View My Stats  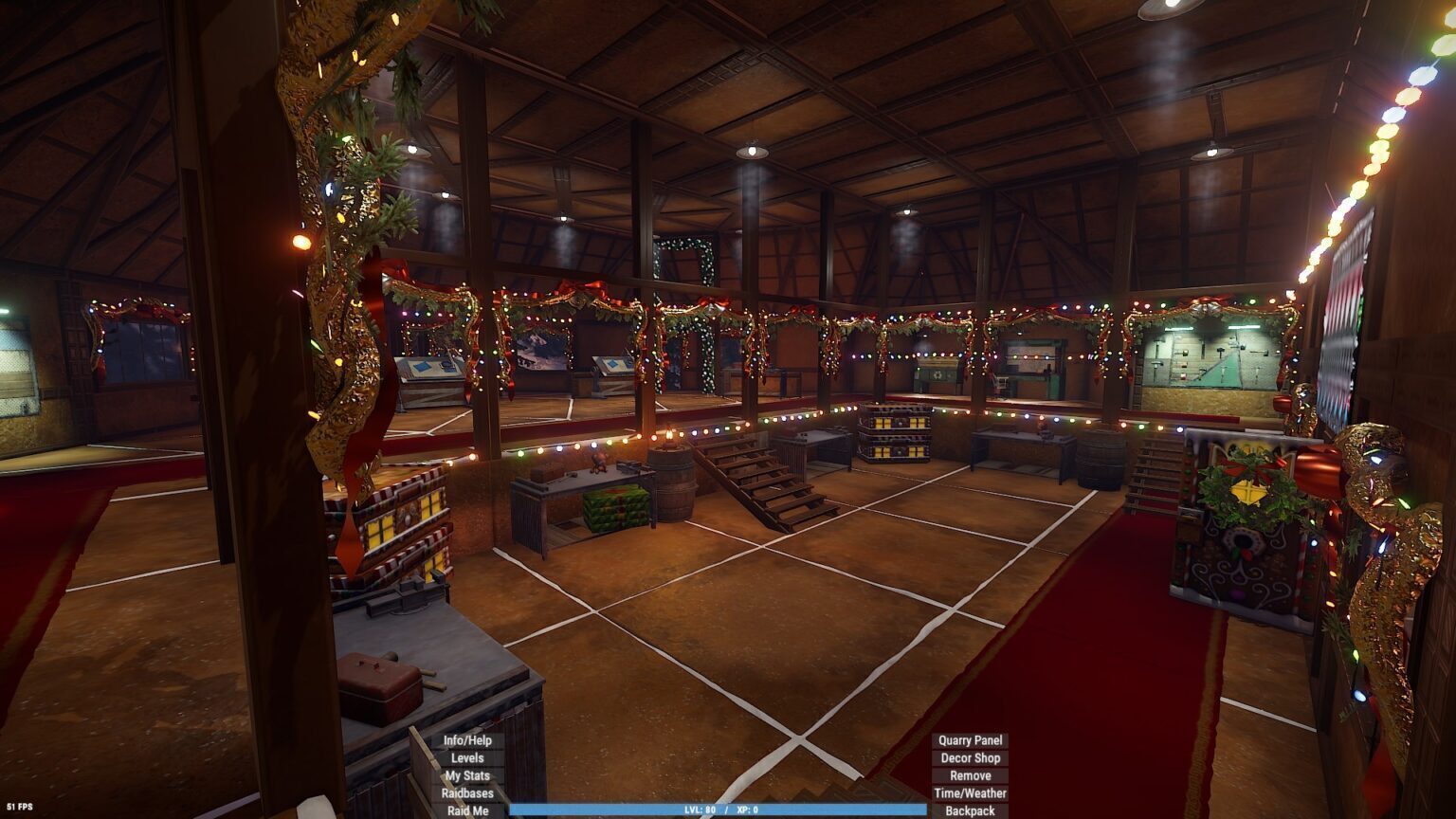coord(467,775)
